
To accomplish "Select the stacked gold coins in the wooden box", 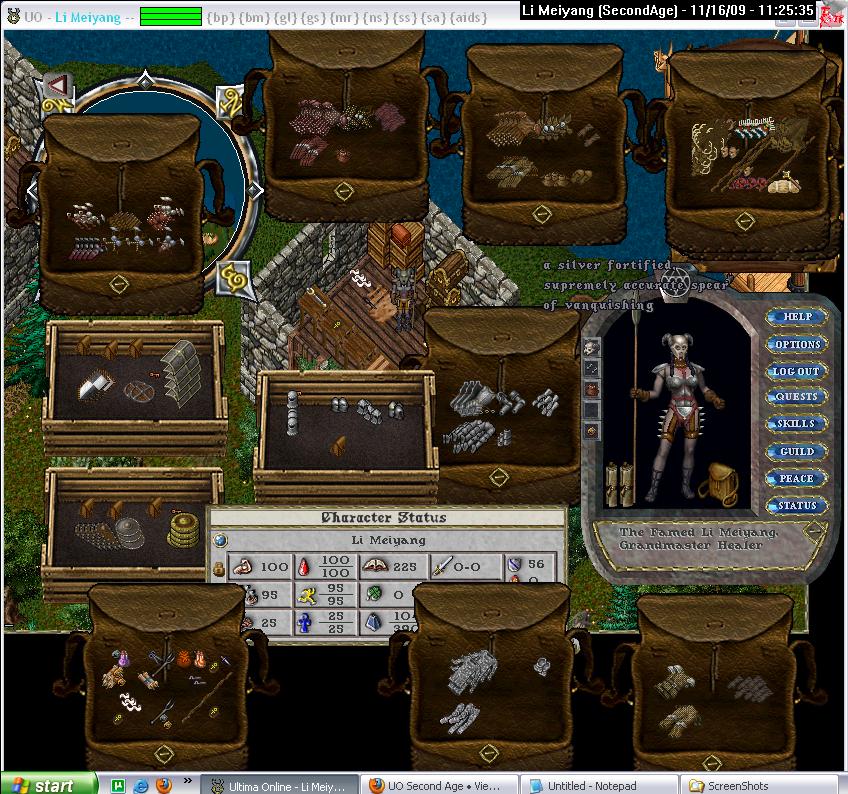I will click(182, 529).
